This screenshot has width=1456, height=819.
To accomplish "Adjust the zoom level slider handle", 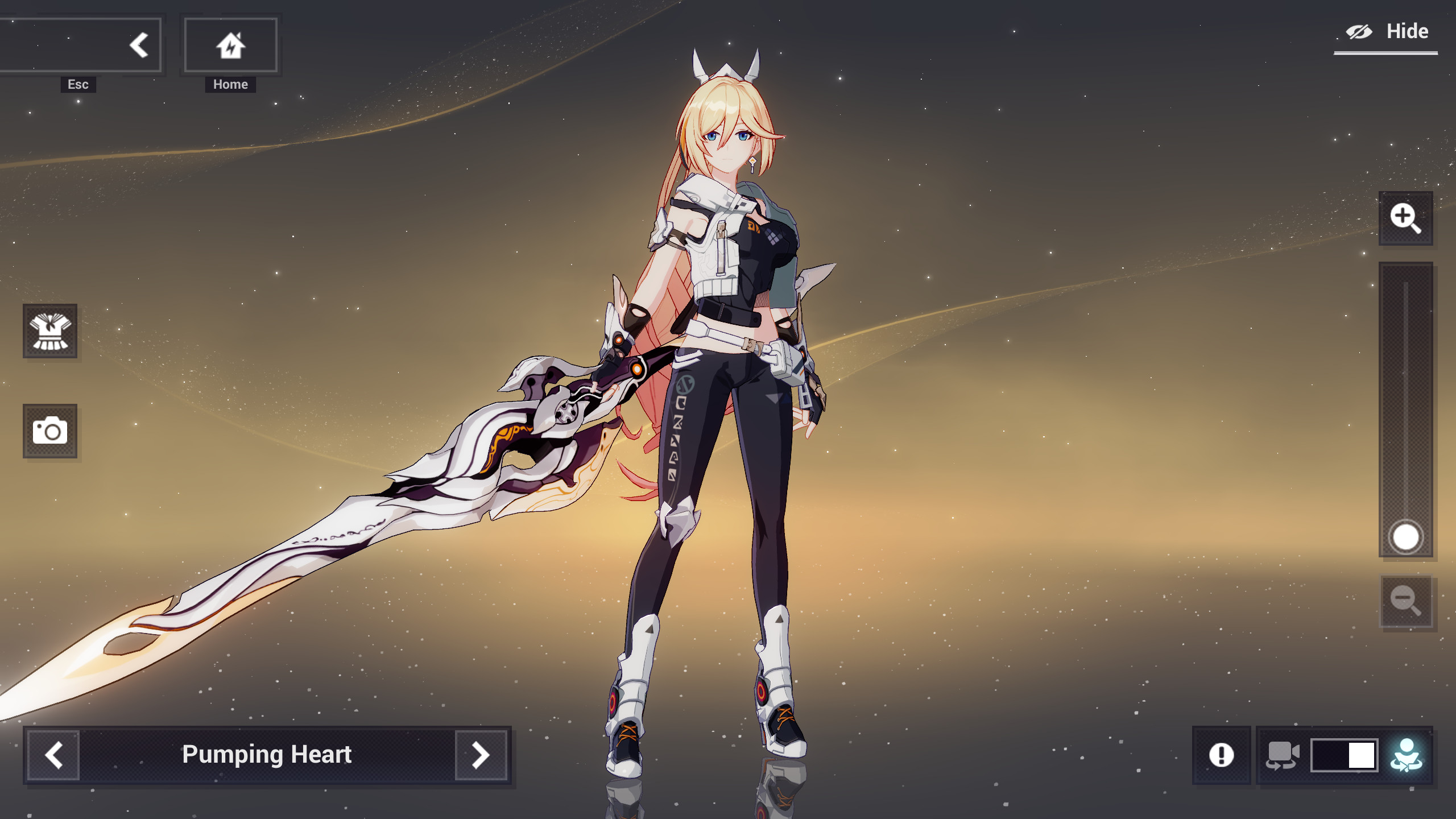I will pyautogui.click(x=1405, y=535).
